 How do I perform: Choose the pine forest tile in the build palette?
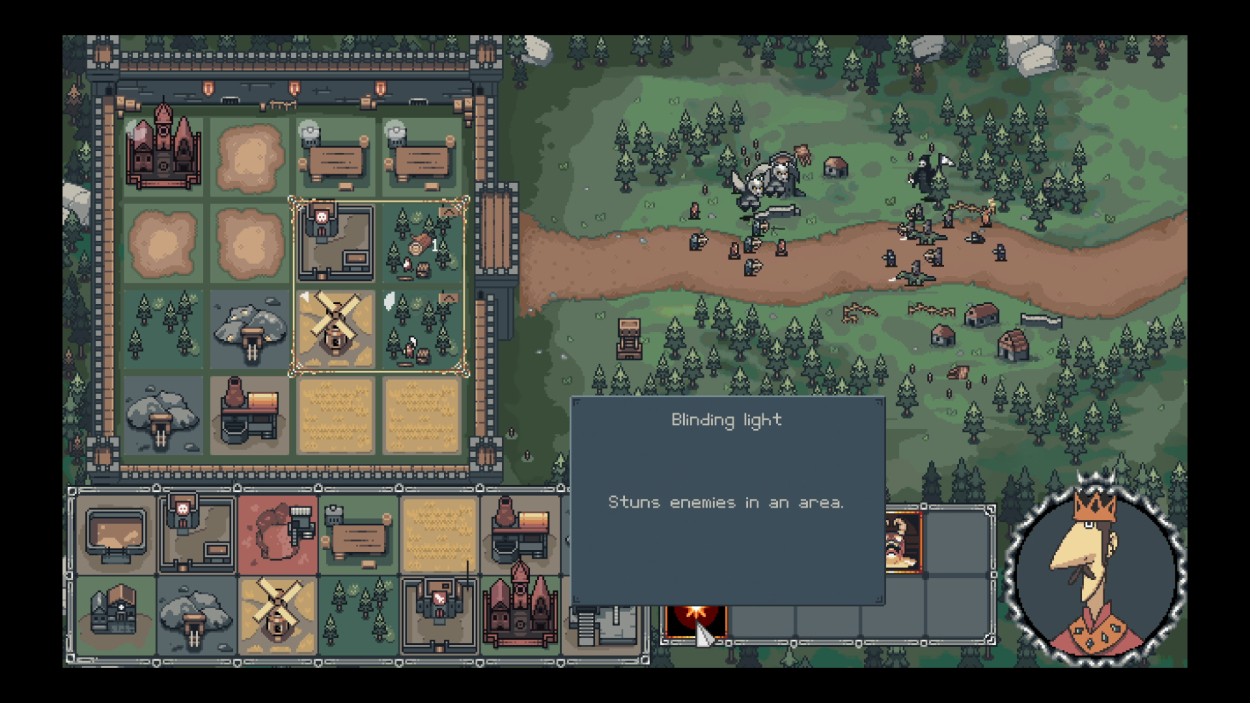358,616
